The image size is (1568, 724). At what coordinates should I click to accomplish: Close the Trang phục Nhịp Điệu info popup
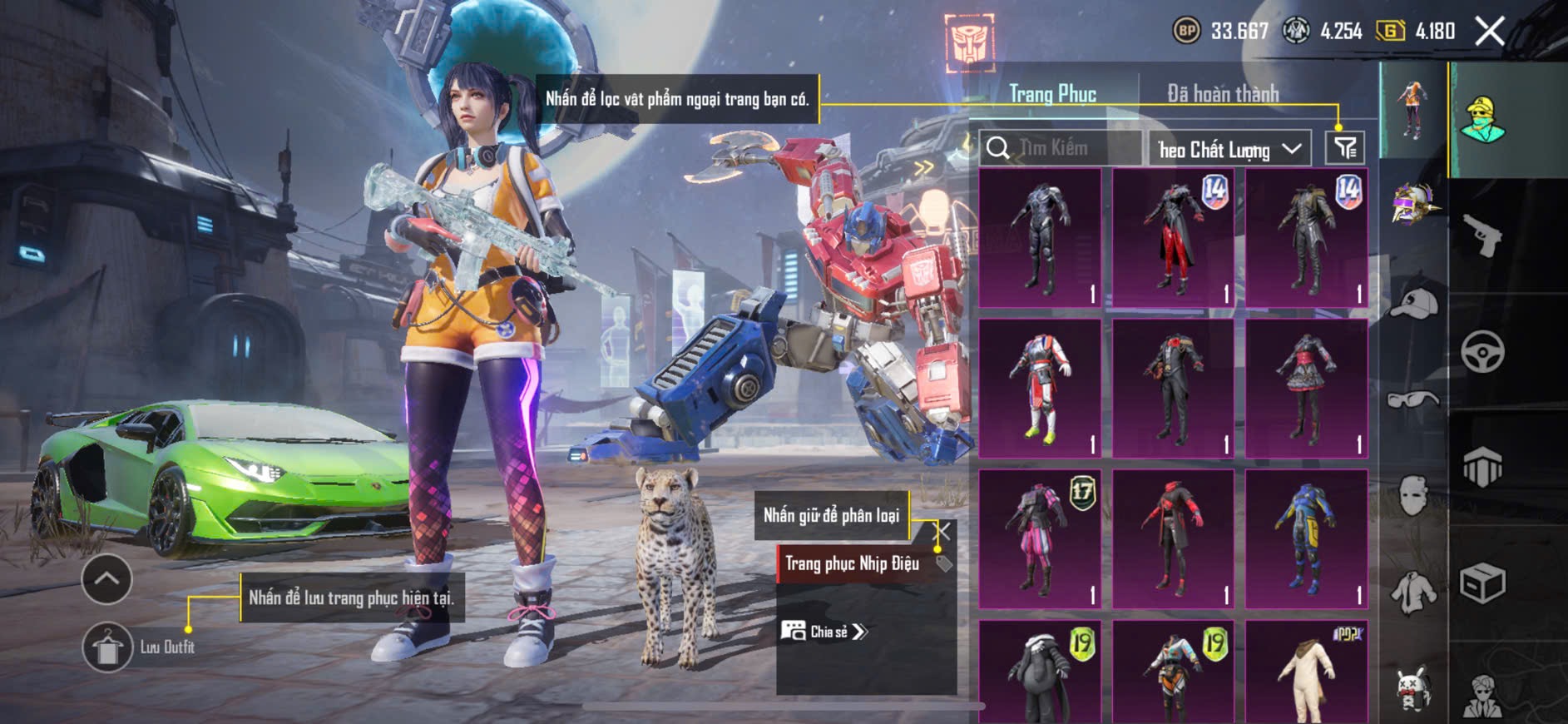943,531
